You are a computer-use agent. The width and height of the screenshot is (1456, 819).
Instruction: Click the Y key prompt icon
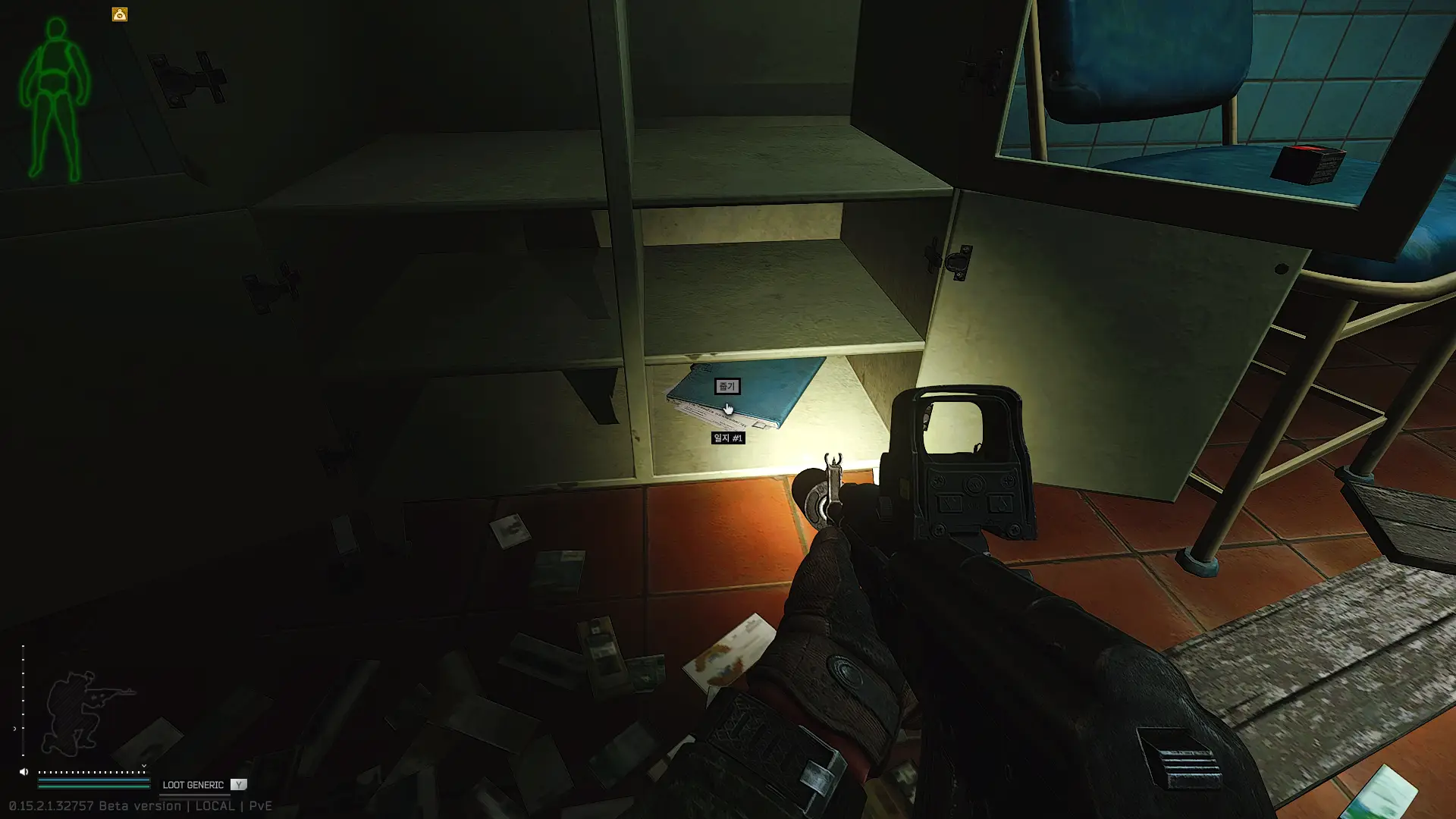pyautogui.click(x=240, y=785)
